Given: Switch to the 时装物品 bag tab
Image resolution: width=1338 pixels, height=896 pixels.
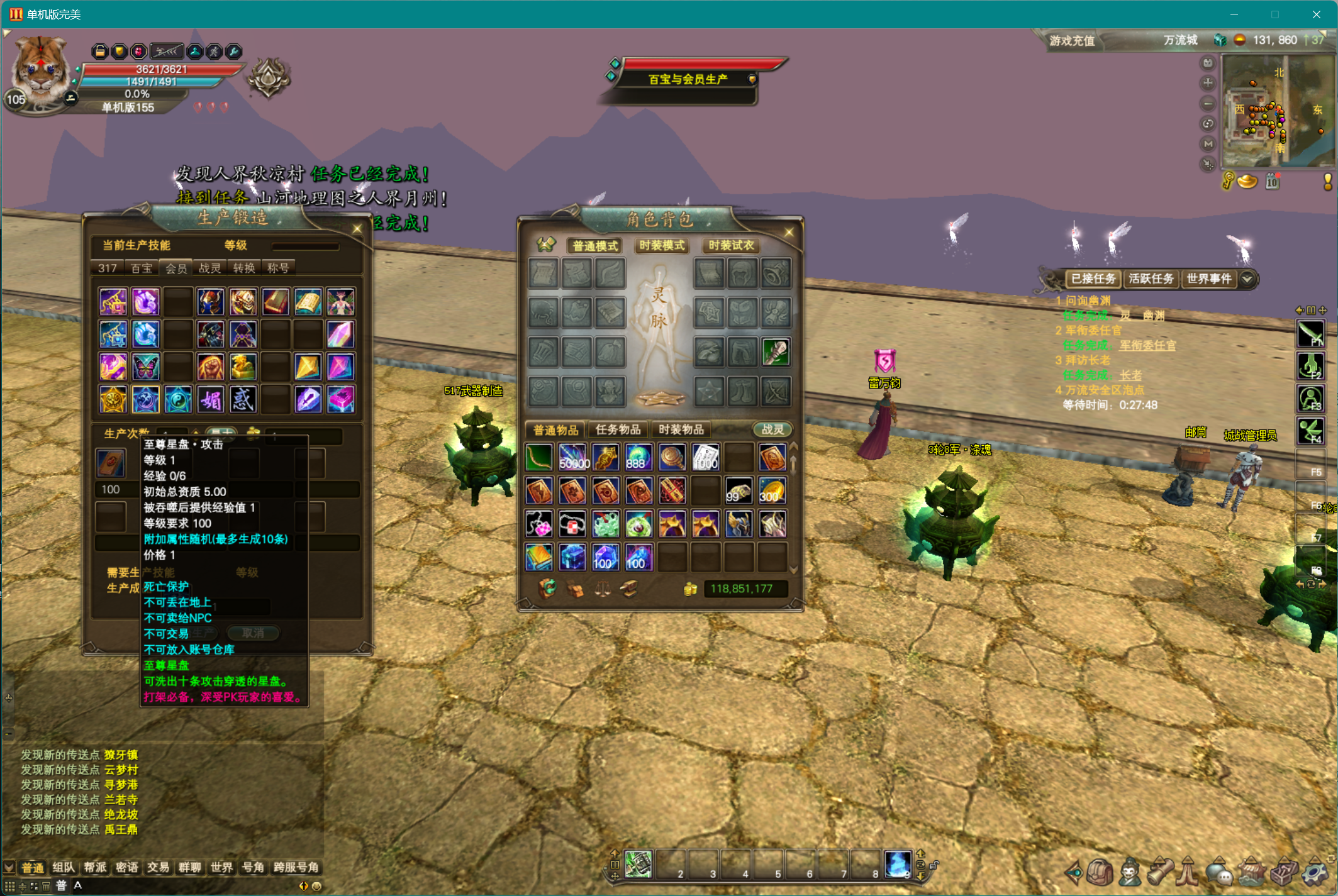Looking at the screenshot, I should pyautogui.click(x=681, y=429).
